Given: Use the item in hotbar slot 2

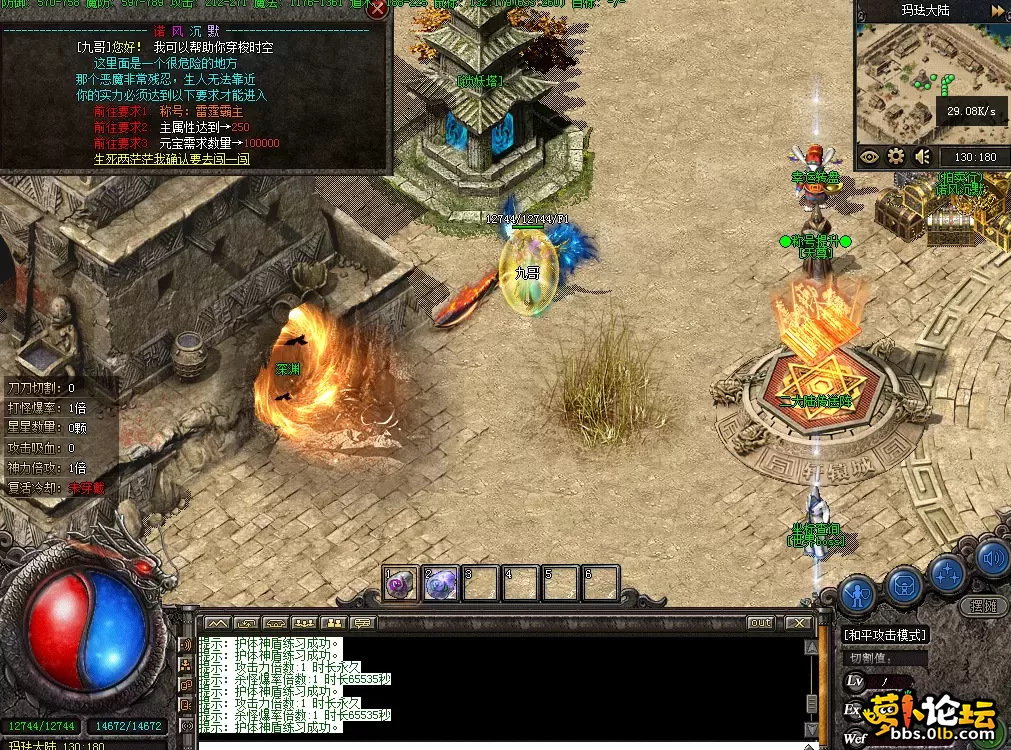Looking at the screenshot, I should tap(440, 584).
